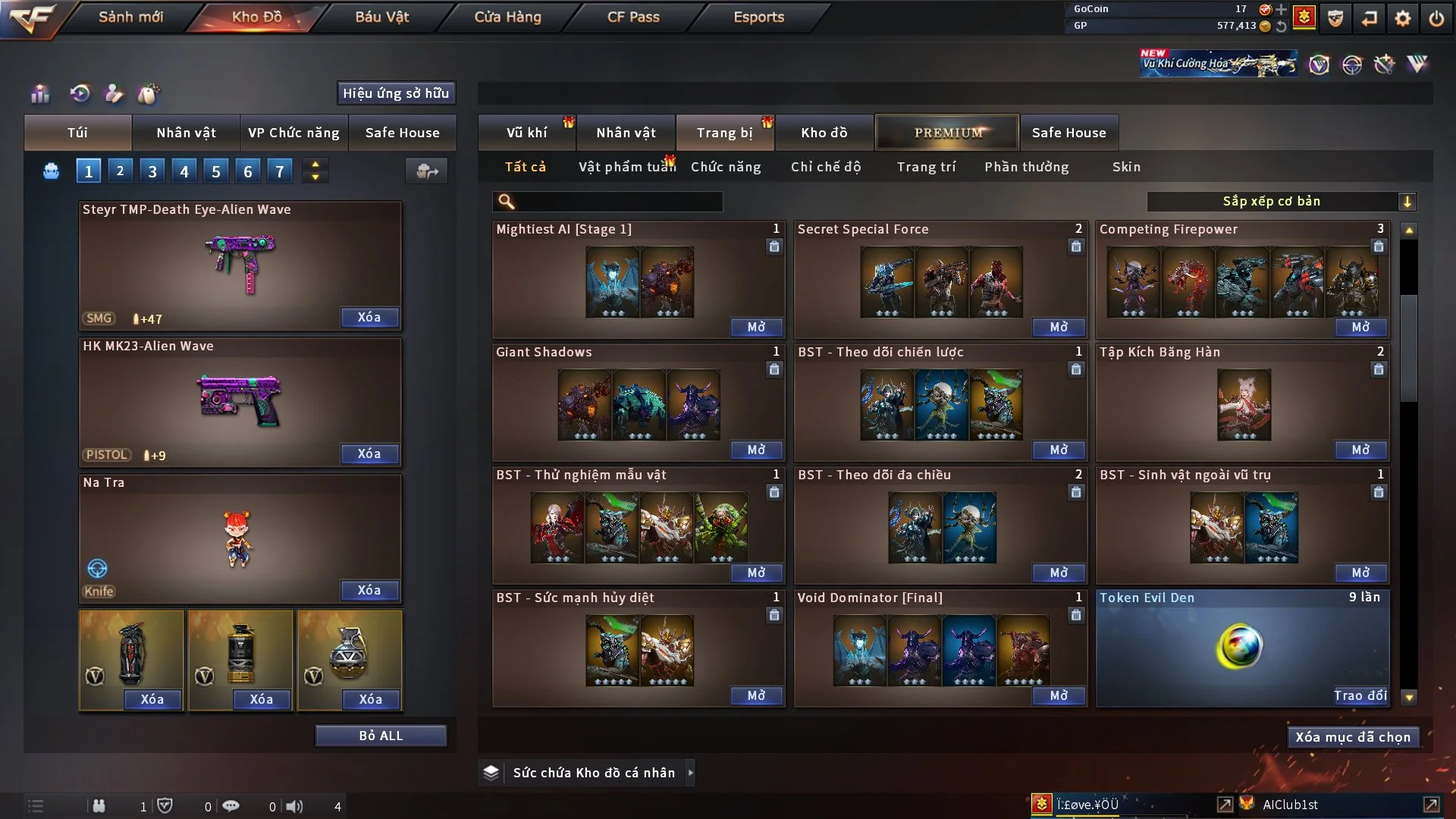
Task: Select bag slot 7
Action: [x=280, y=171]
